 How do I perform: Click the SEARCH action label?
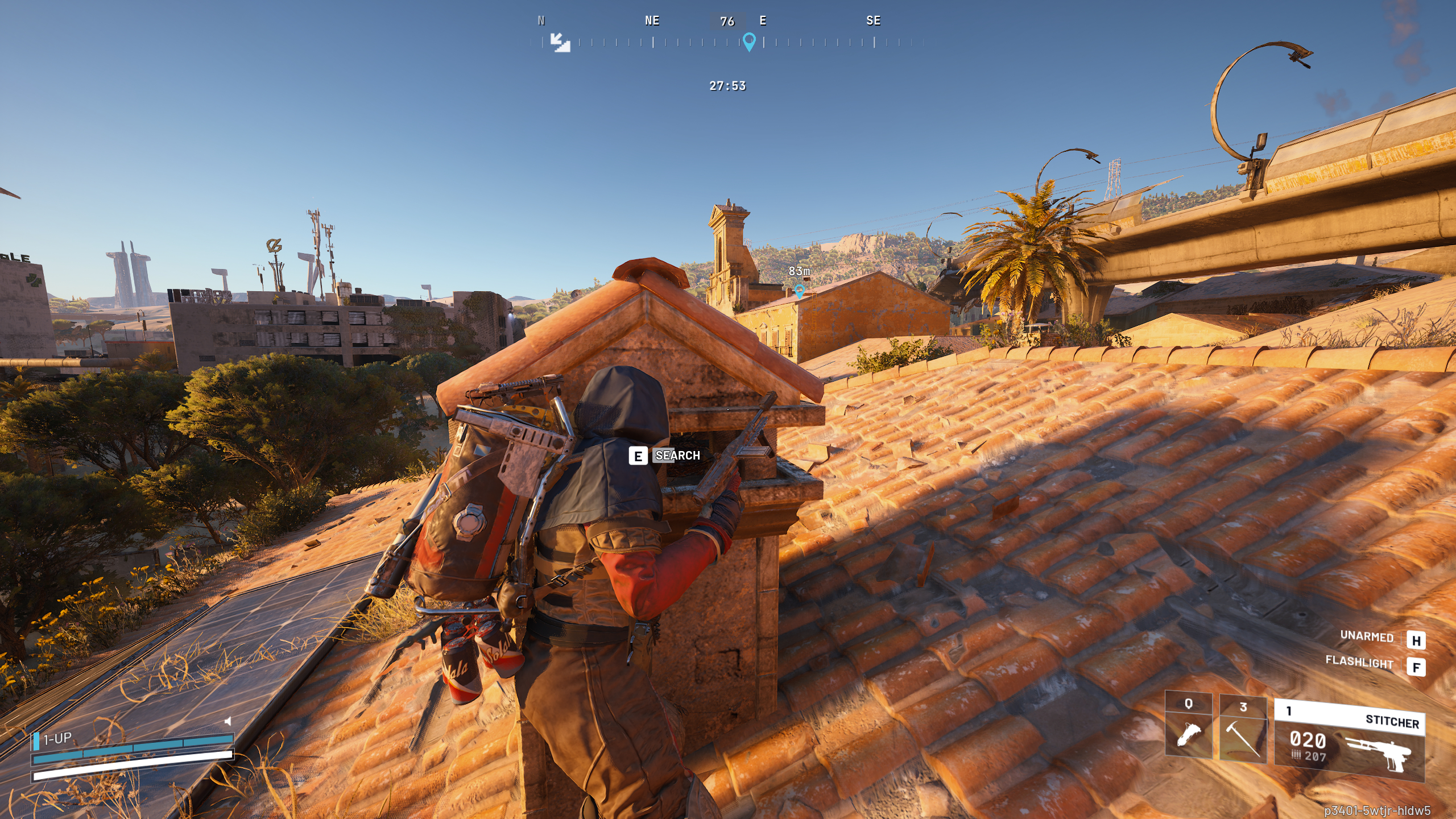click(x=677, y=456)
